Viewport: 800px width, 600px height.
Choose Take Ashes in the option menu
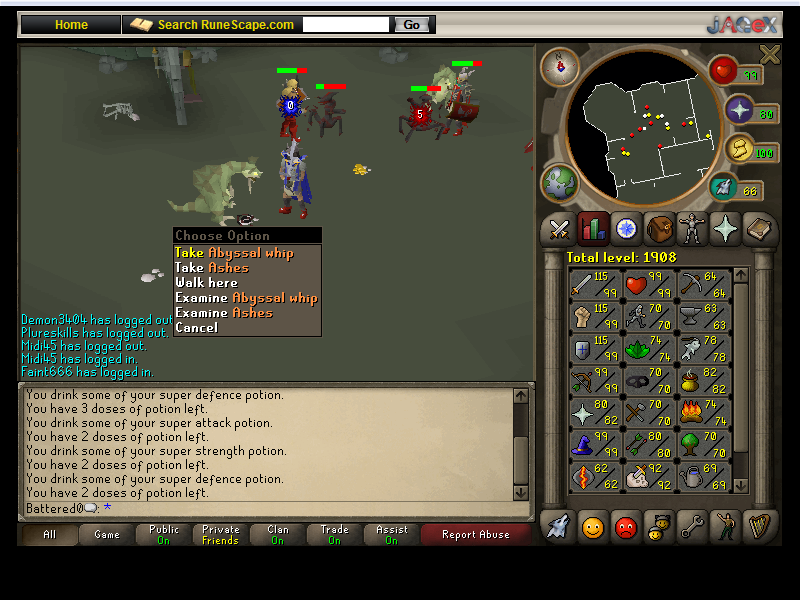(212, 268)
